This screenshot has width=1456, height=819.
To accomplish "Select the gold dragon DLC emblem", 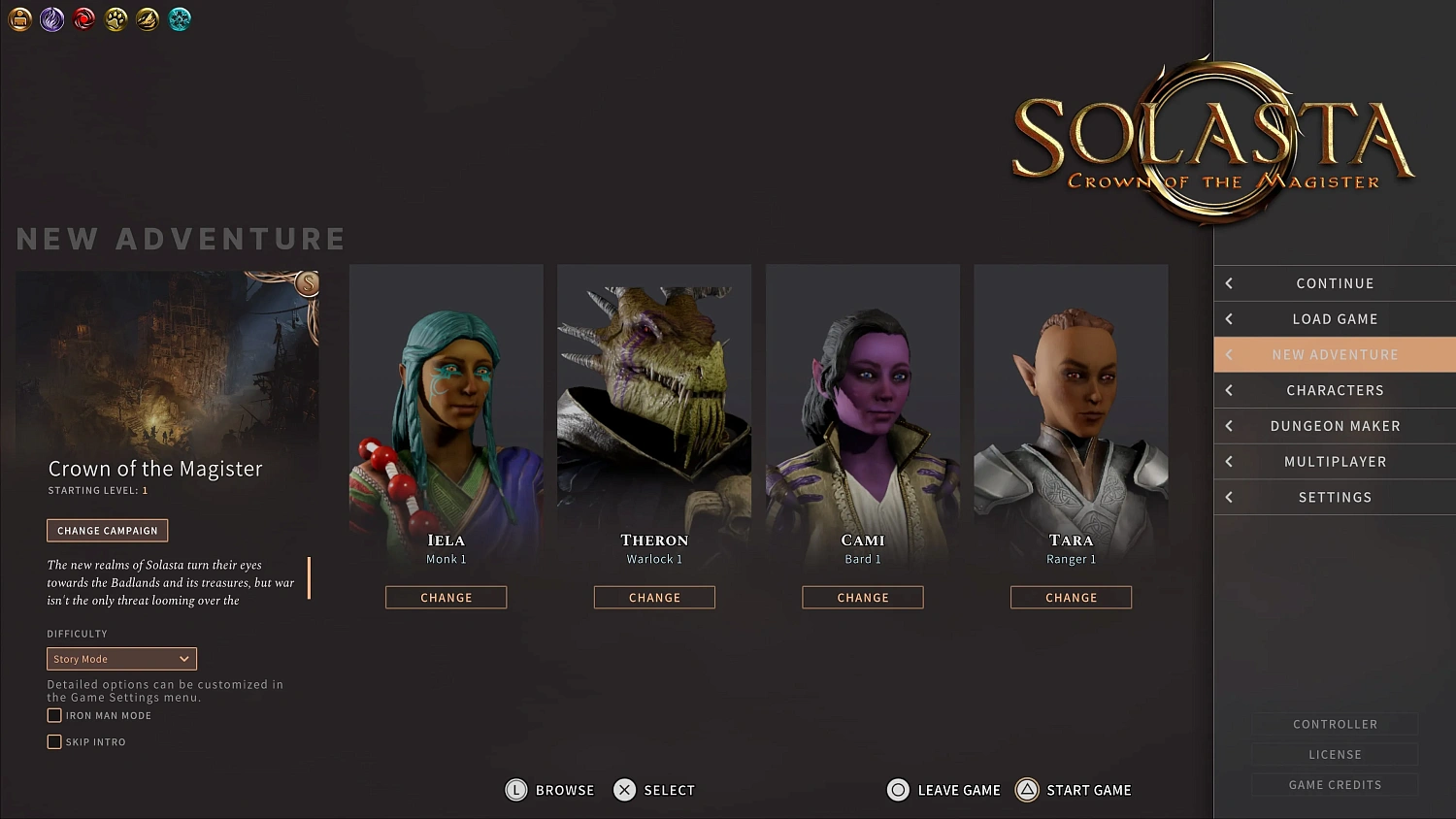I will pos(148,19).
